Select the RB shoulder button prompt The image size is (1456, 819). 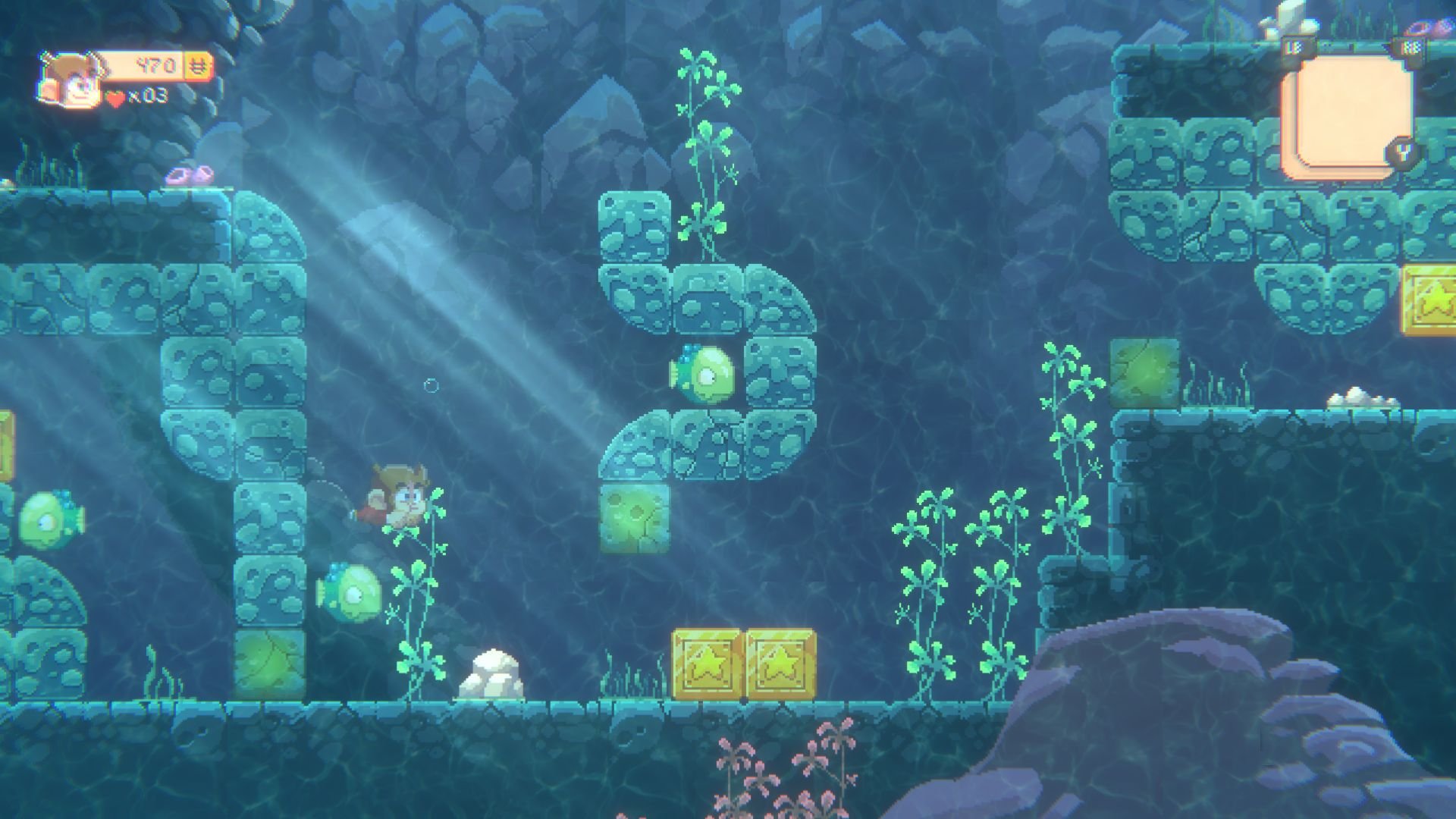pyautogui.click(x=1412, y=45)
